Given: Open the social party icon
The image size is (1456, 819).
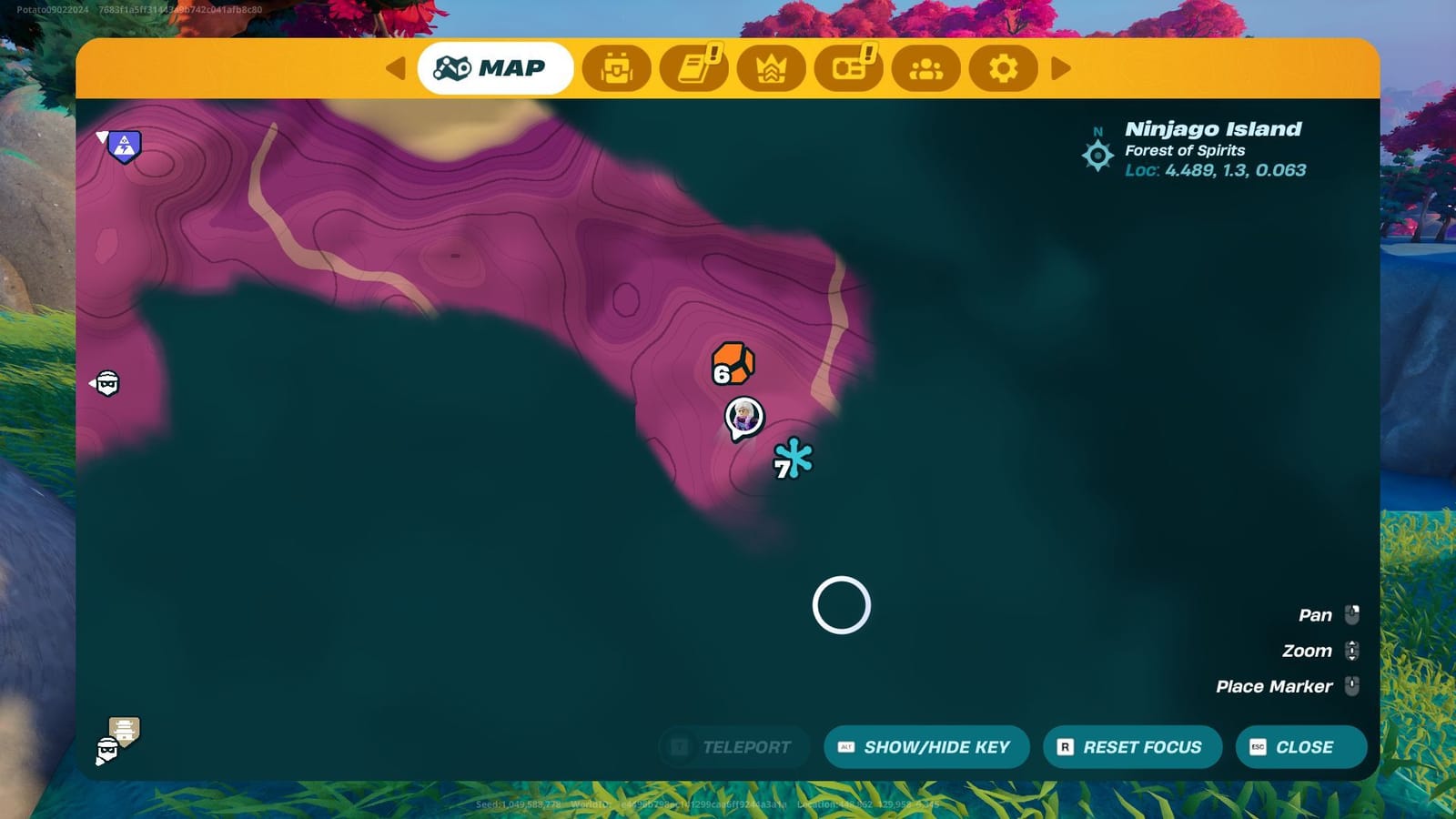Looking at the screenshot, I should coord(926,67).
